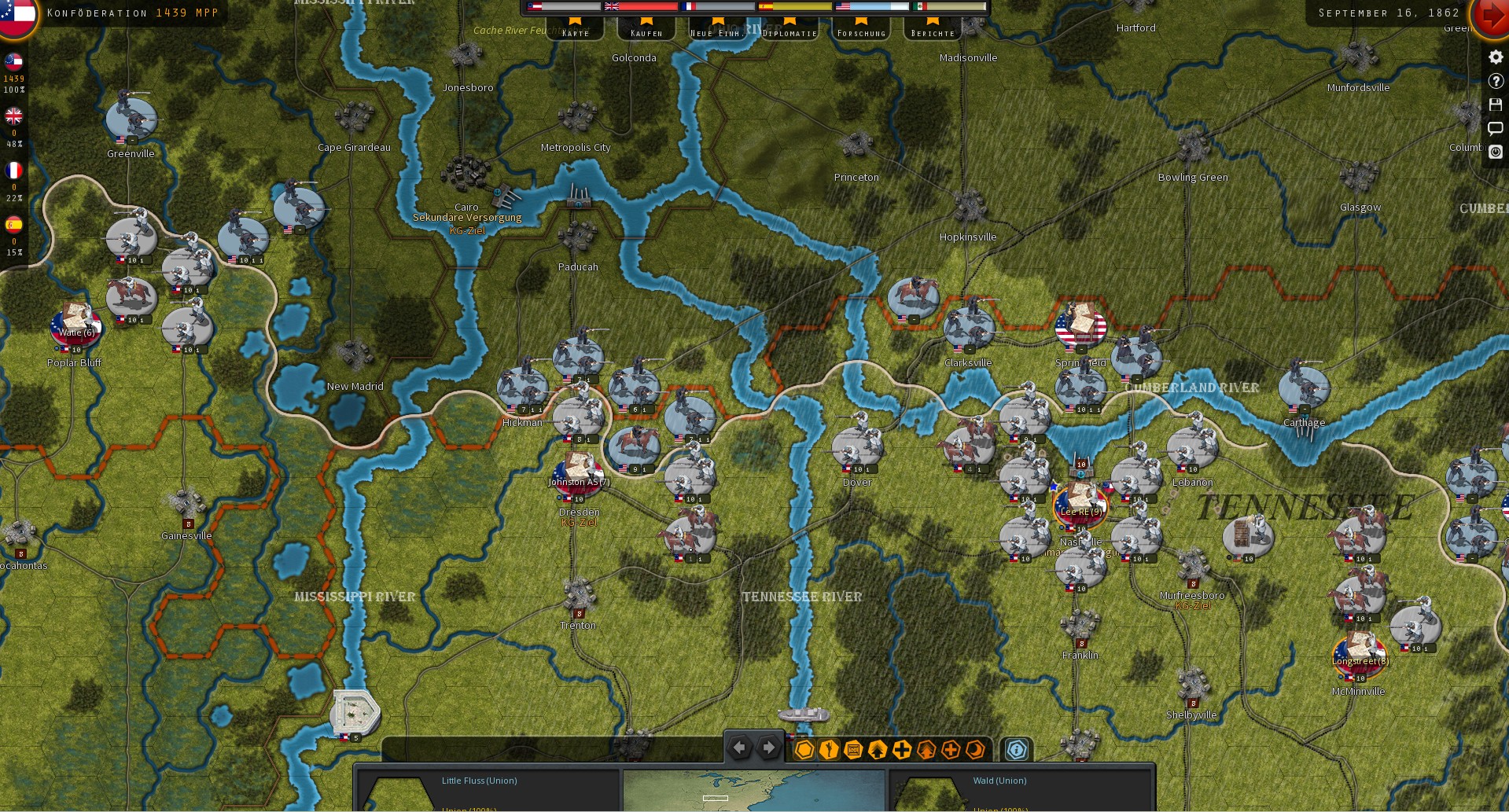Open the blue info hexagon icon
1509x812 pixels.
[1016, 749]
